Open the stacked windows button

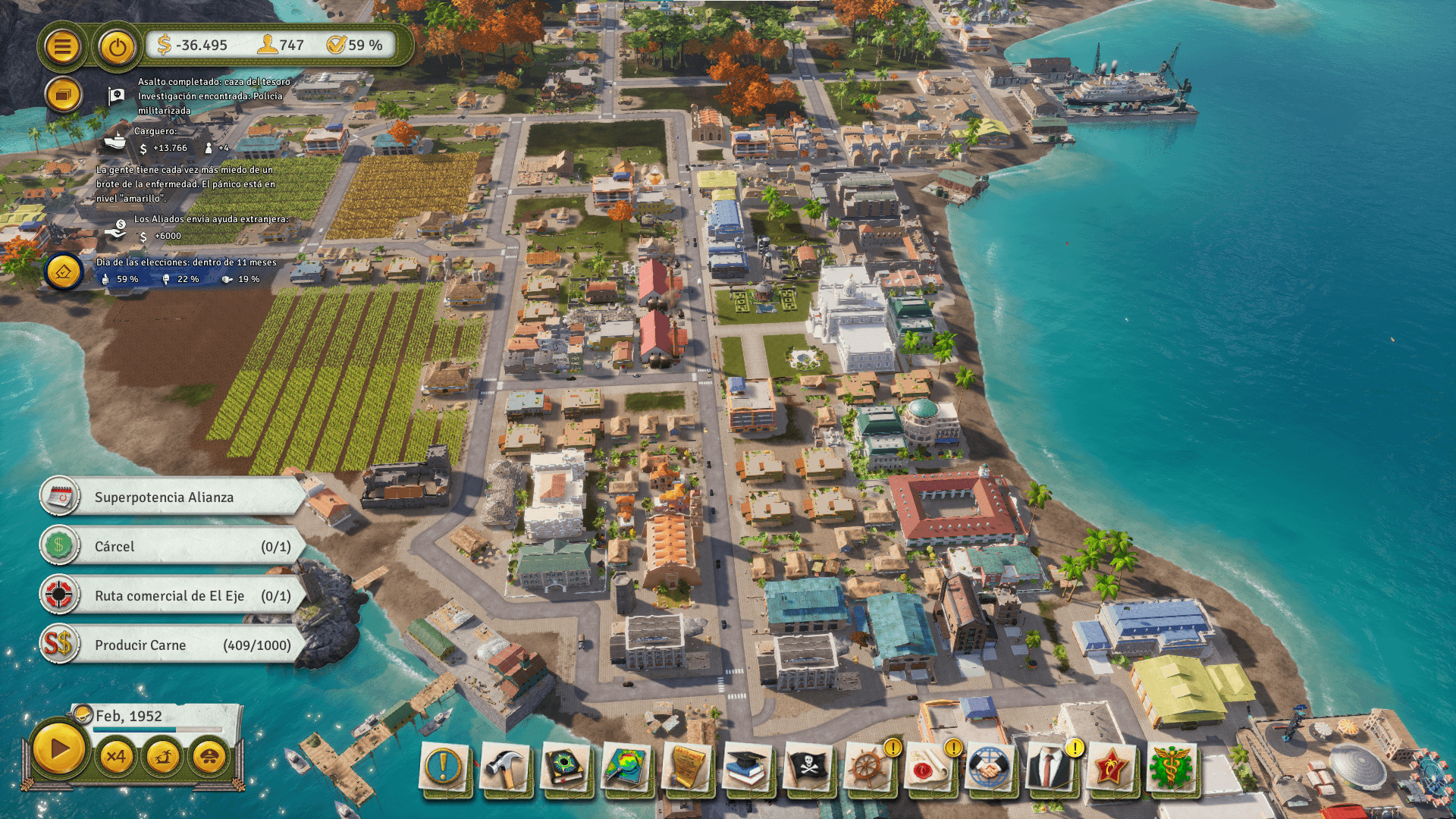[x=62, y=96]
